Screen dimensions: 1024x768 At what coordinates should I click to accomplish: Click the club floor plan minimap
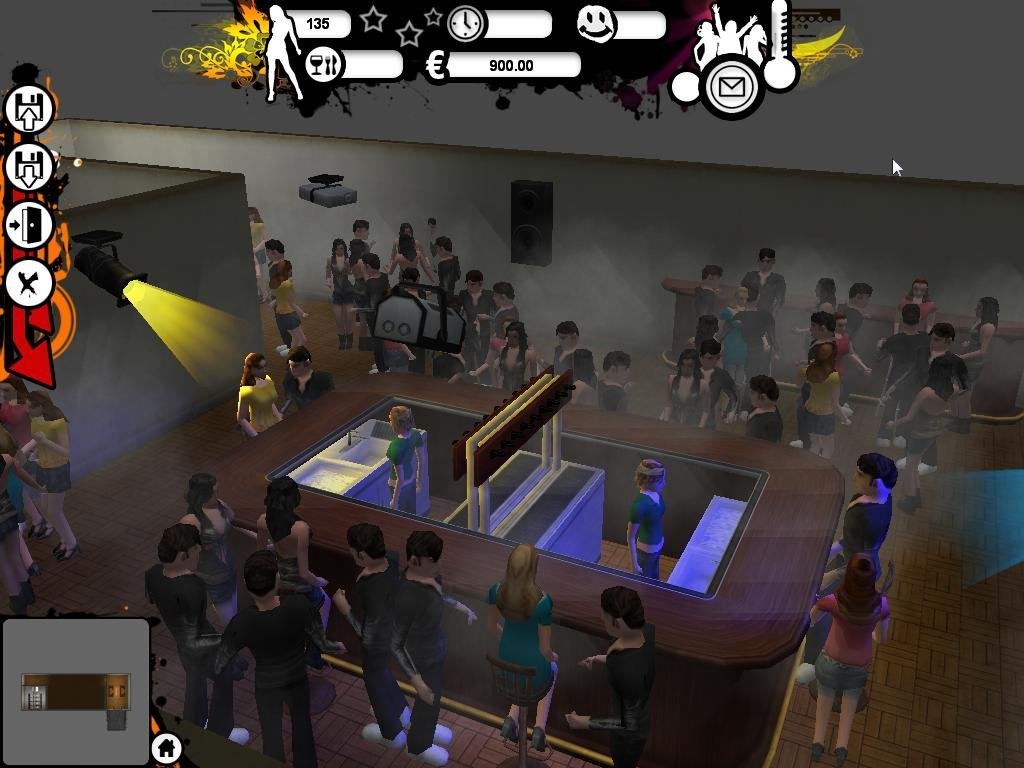(76, 692)
